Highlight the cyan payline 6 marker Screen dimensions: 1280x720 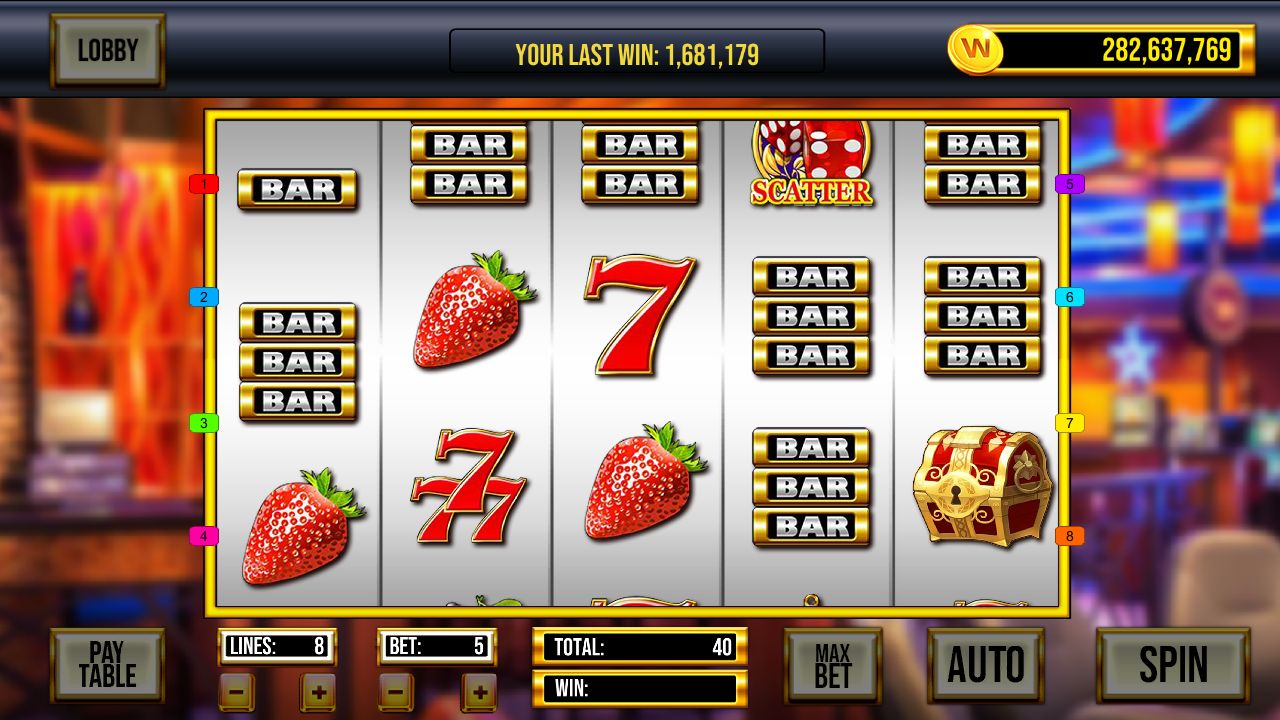pos(1069,297)
